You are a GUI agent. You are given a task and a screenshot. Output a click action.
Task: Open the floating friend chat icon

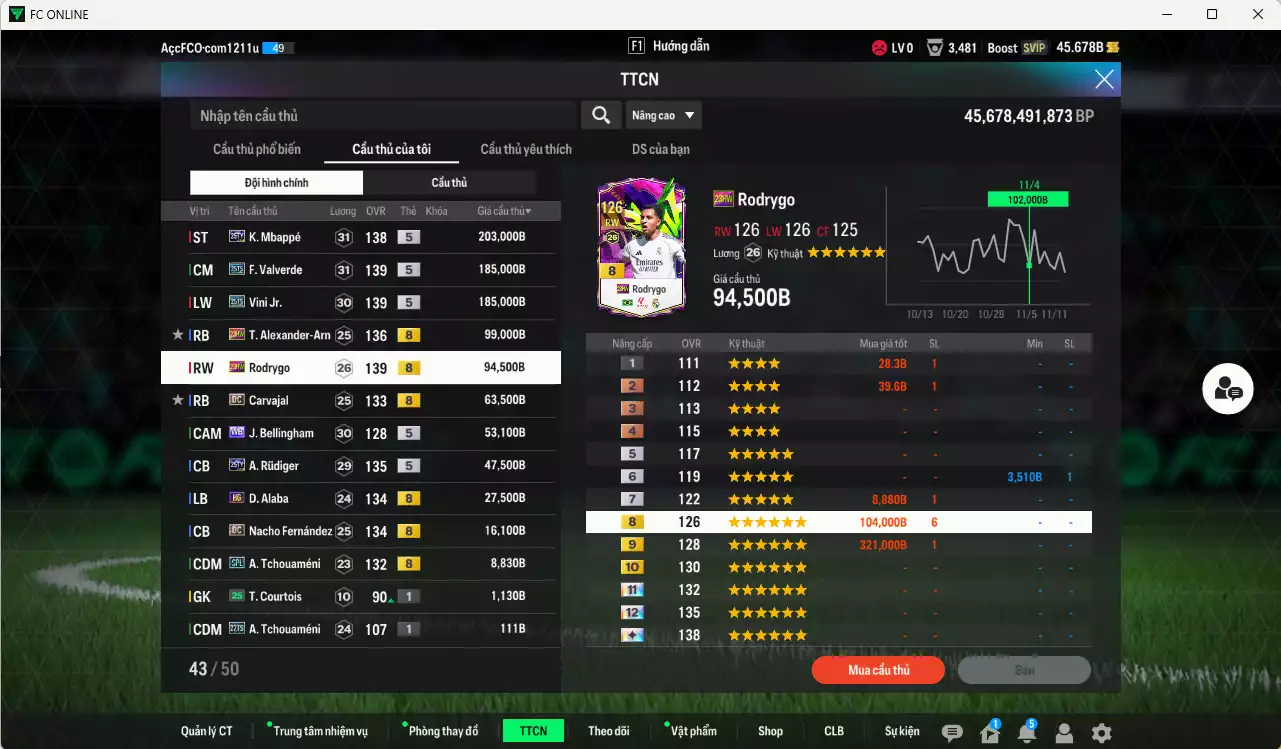click(x=1227, y=389)
